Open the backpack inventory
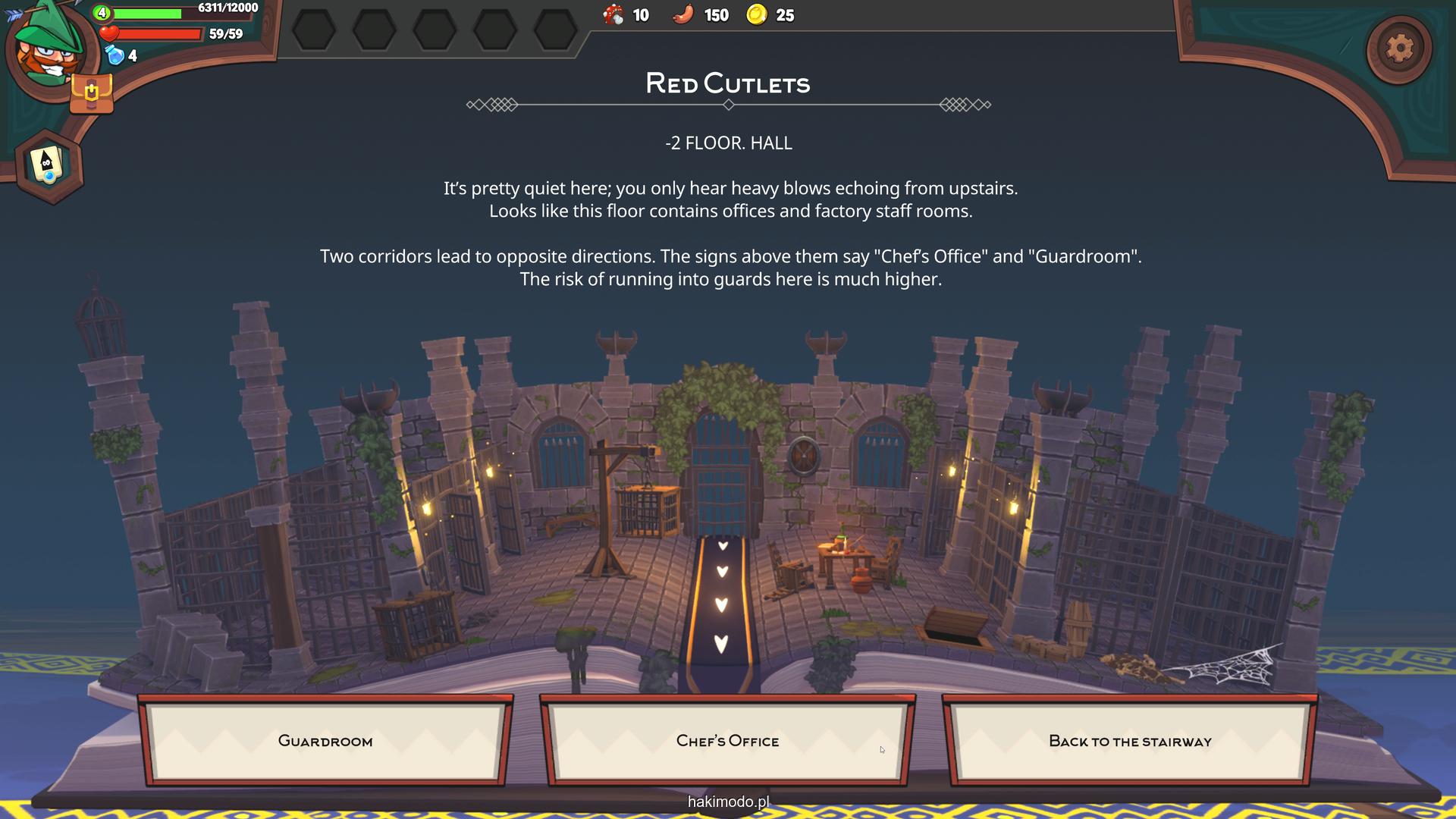This screenshot has height=819, width=1456. click(91, 94)
